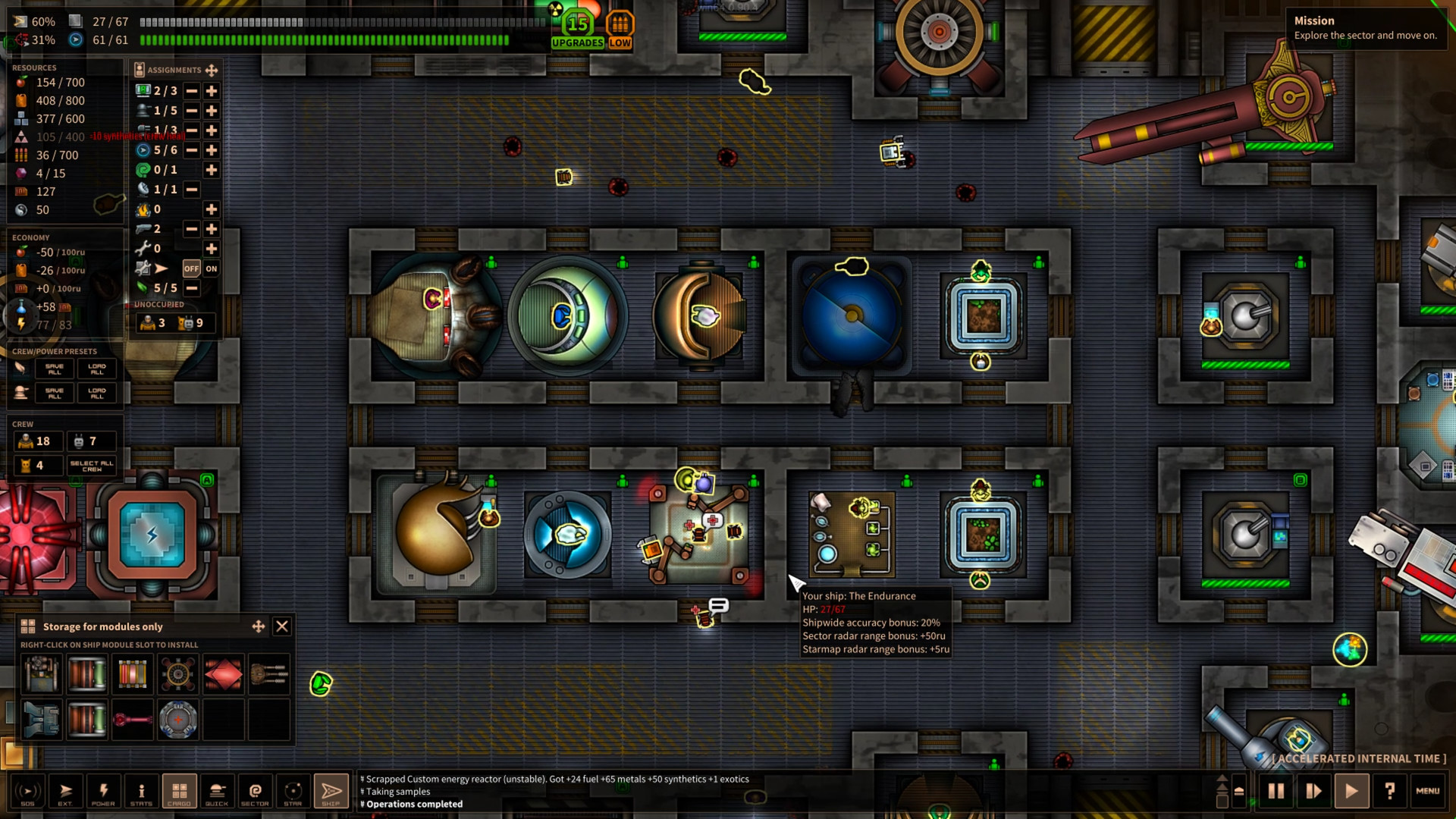Open the SOS distress panel
1456x819 pixels.
click(x=27, y=791)
